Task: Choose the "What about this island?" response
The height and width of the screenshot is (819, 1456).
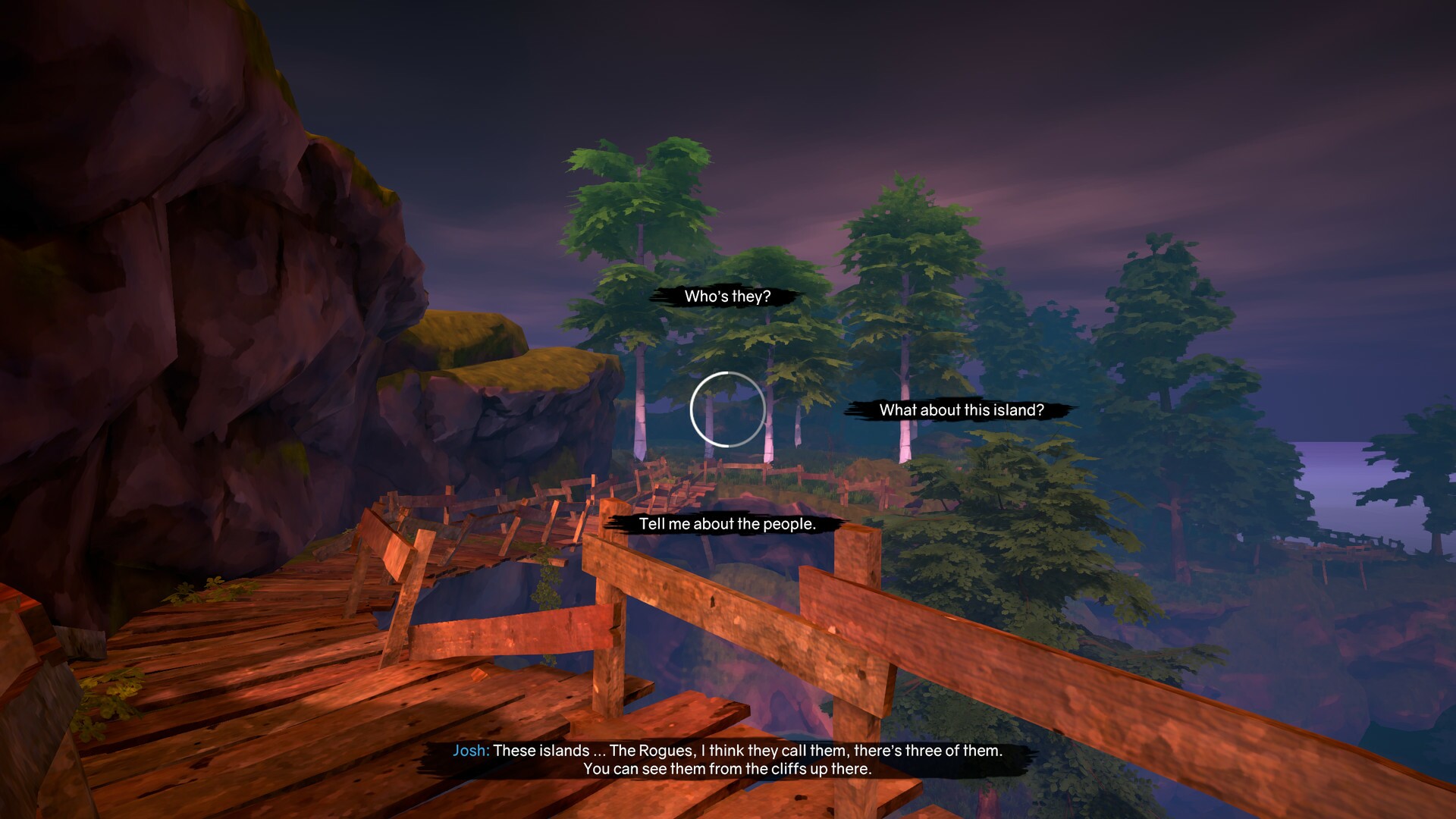Action: click(x=962, y=412)
